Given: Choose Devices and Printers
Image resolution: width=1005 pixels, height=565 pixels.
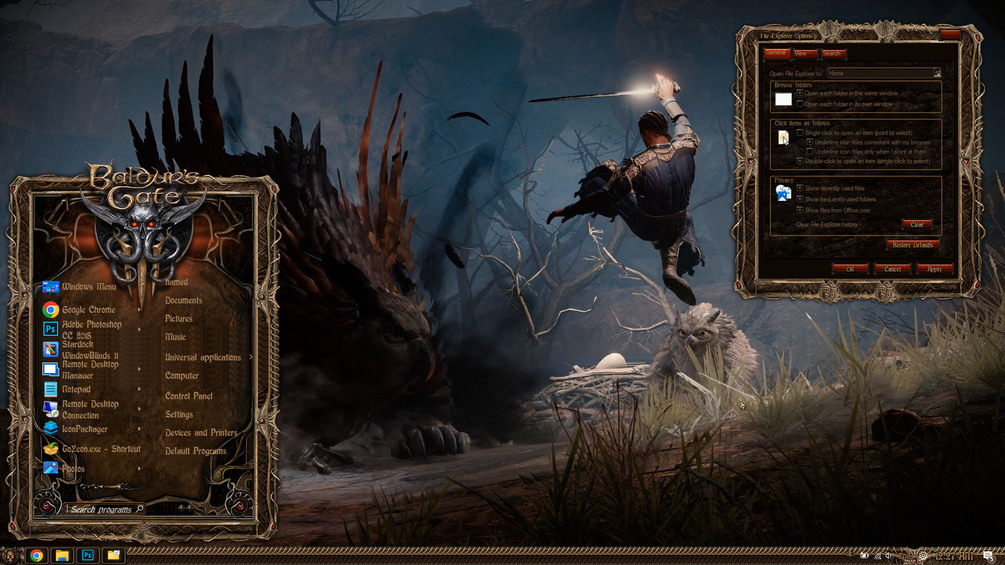Looking at the screenshot, I should [201, 433].
